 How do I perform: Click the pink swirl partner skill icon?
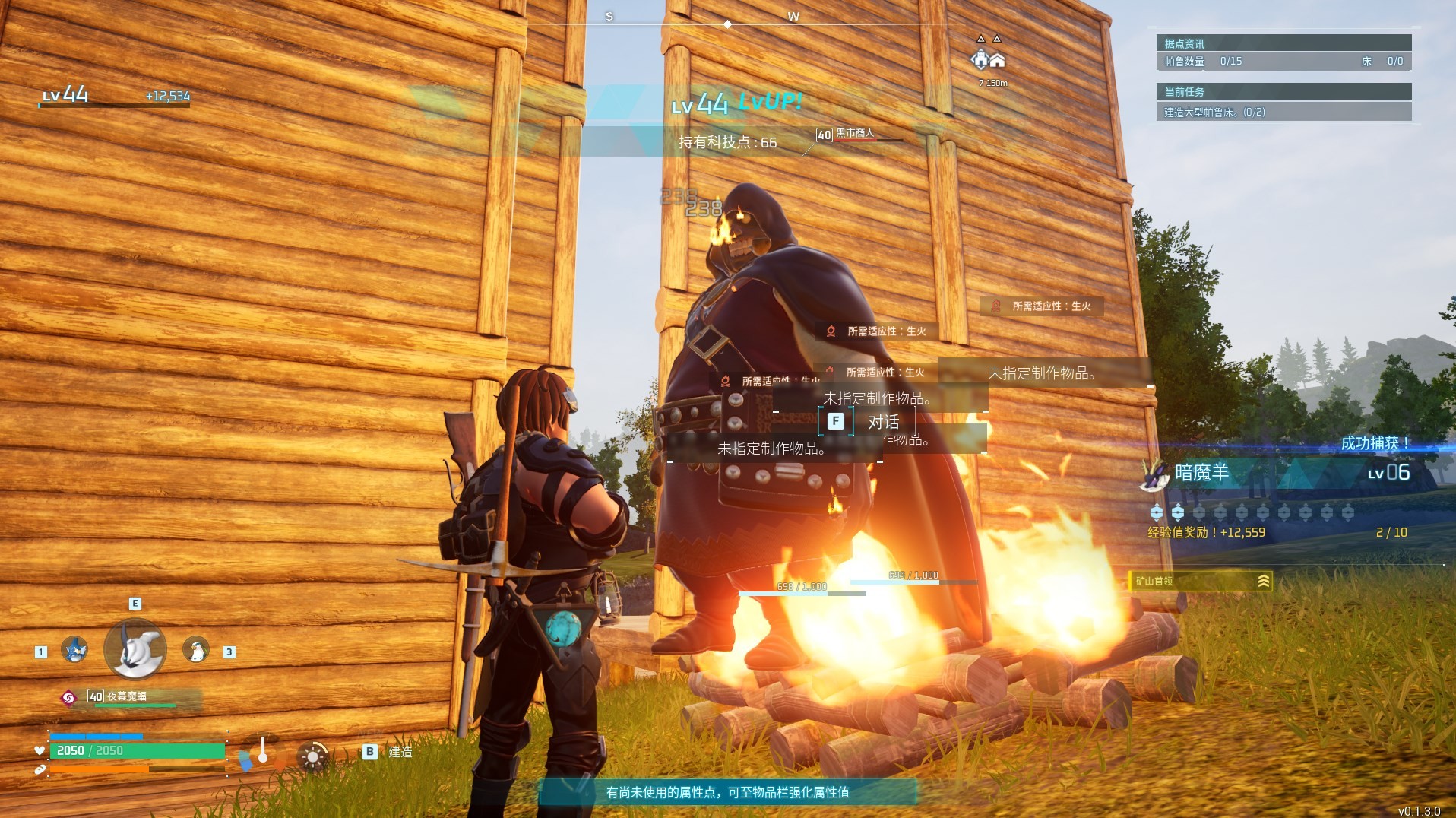point(68,697)
